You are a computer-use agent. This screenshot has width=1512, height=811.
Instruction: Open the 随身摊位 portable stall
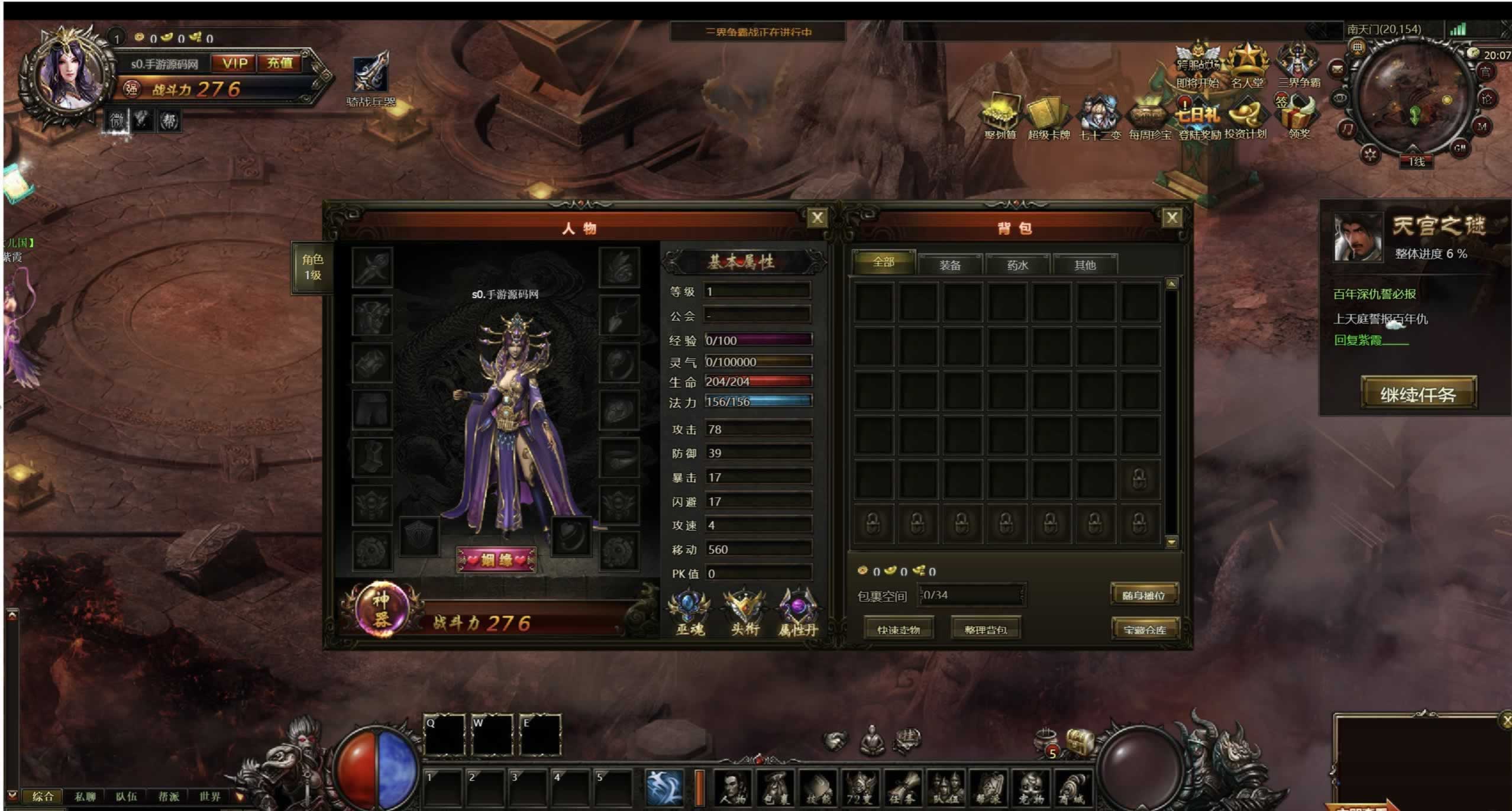(x=1143, y=595)
